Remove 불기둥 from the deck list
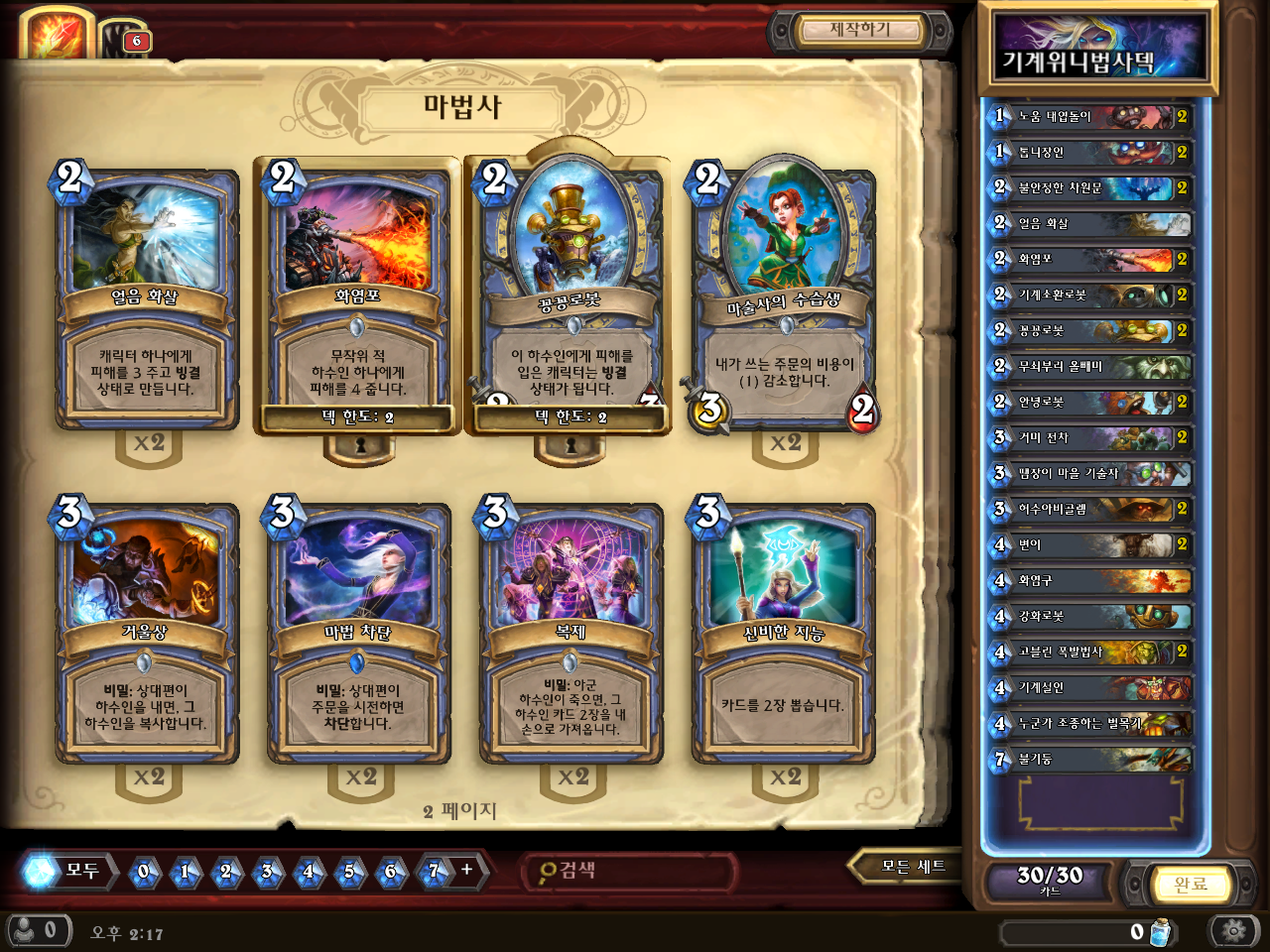 pos(1091,760)
